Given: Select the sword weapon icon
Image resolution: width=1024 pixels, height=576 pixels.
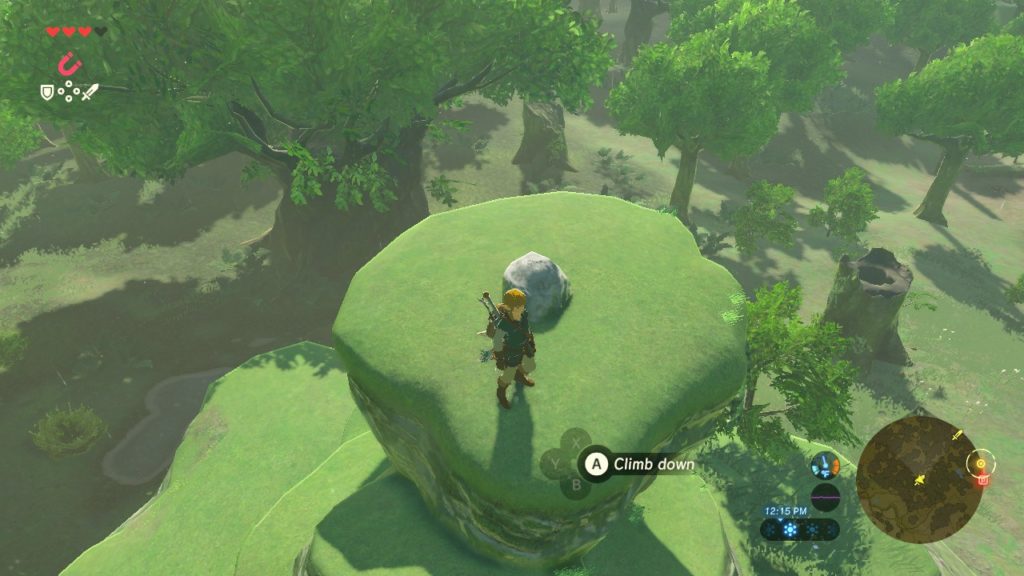Looking at the screenshot, I should (90, 92).
